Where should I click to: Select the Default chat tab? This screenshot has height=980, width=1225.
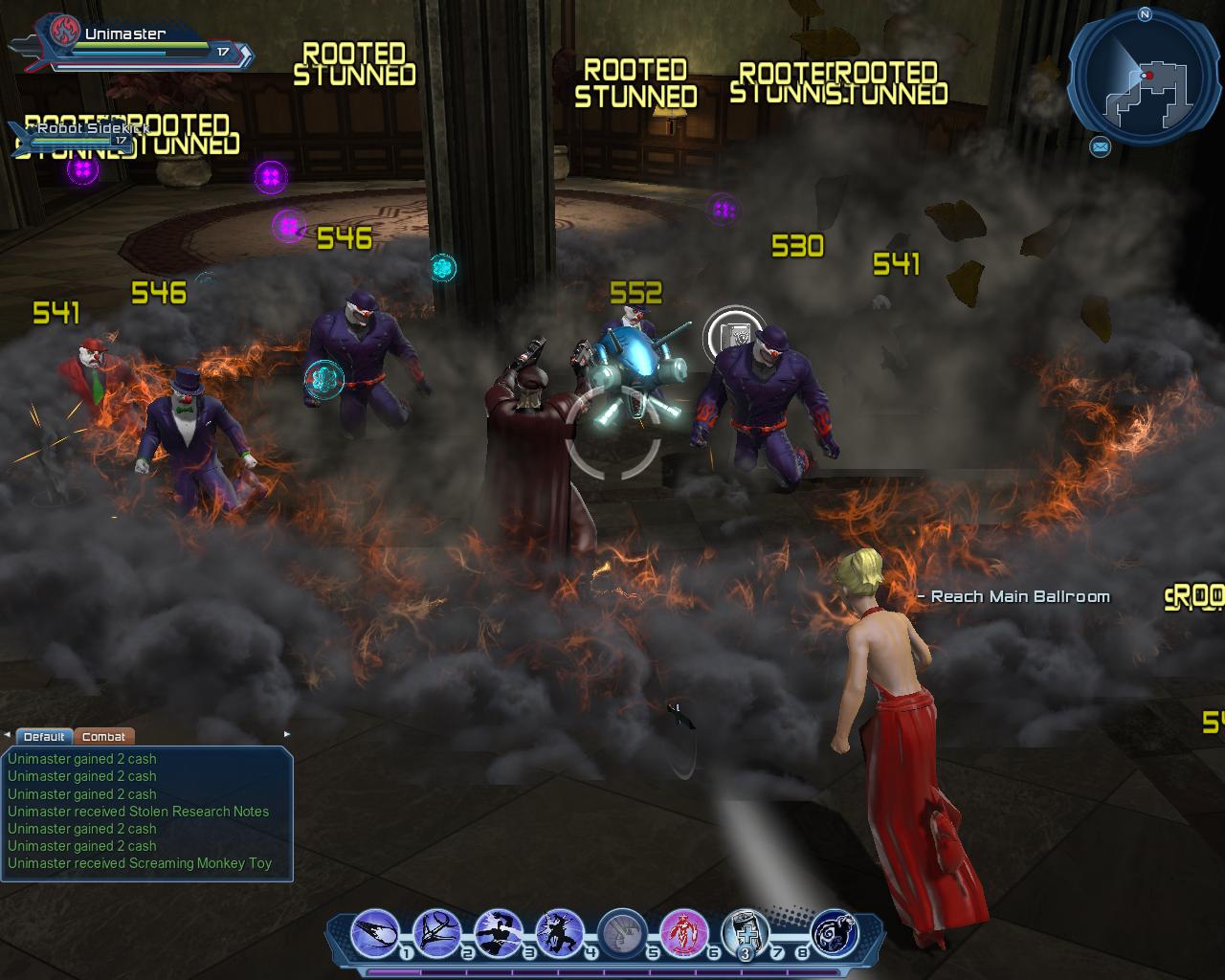coord(44,736)
